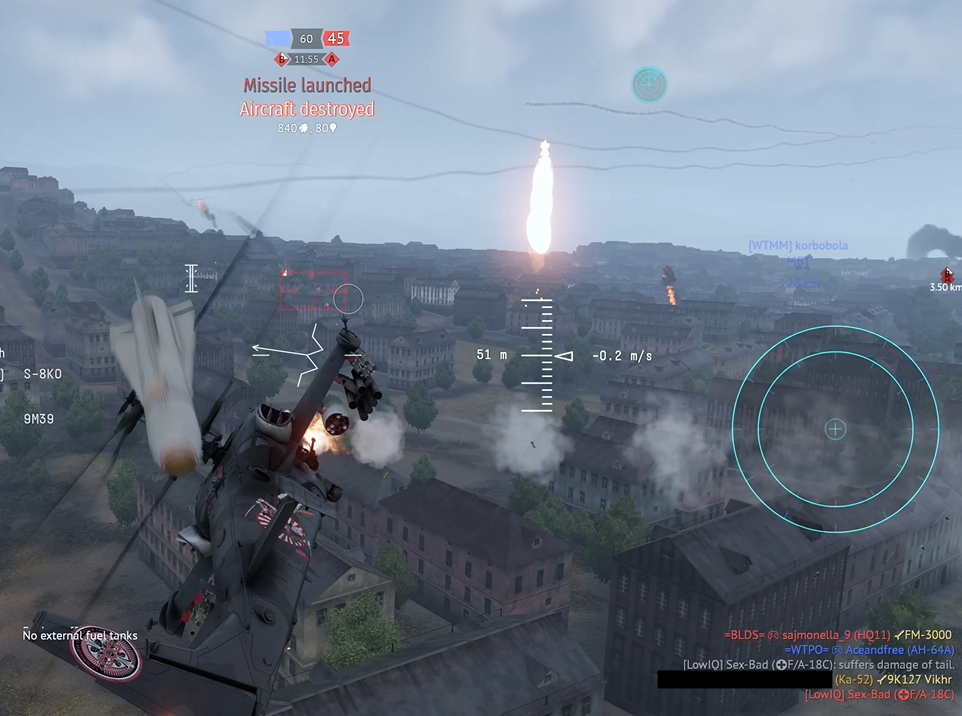962x716 pixels.
Task: Select the S-8KO rocket weapon entry
Action: tap(43, 374)
